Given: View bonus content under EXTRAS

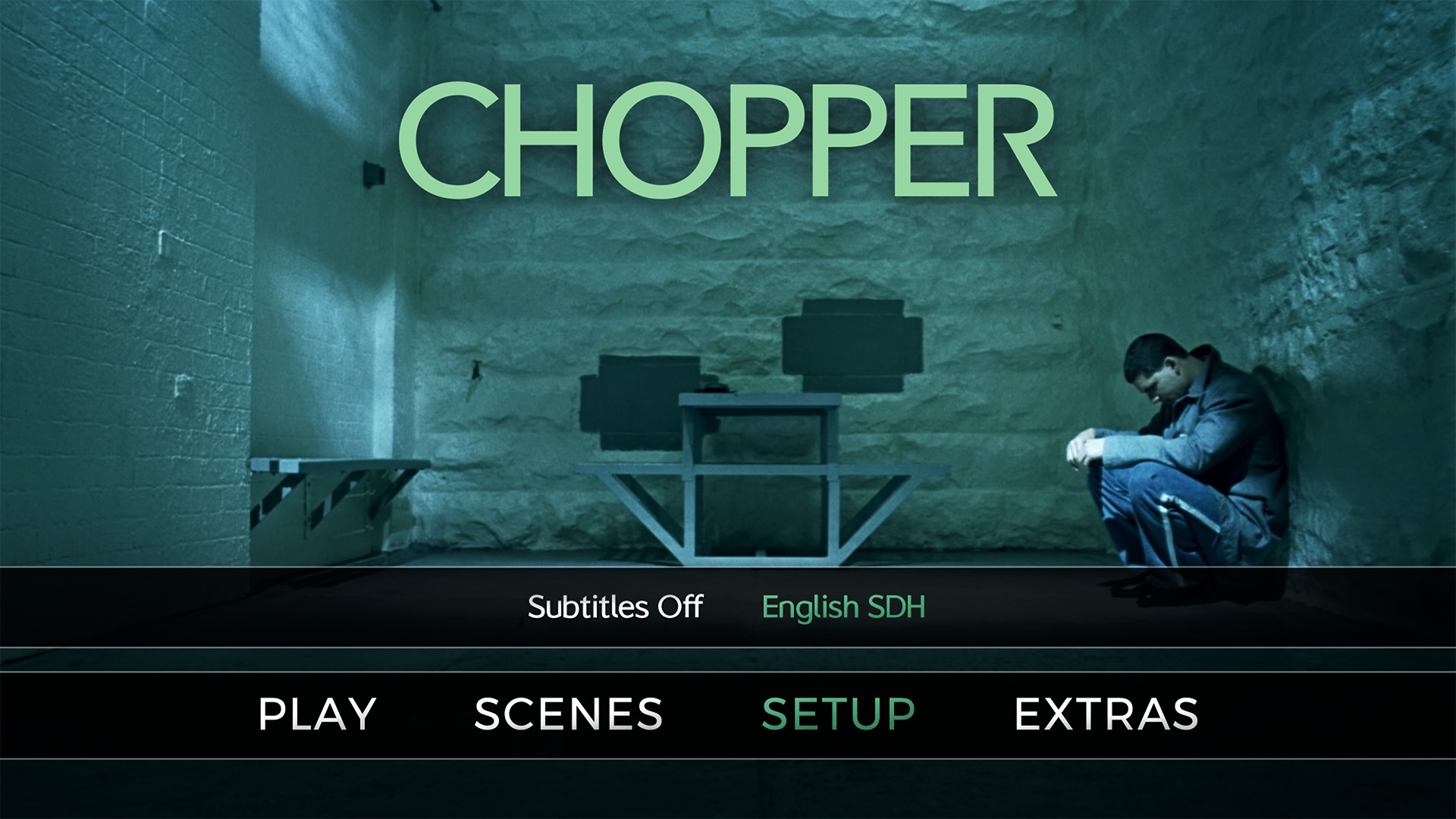Looking at the screenshot, I should point(1107,711).
